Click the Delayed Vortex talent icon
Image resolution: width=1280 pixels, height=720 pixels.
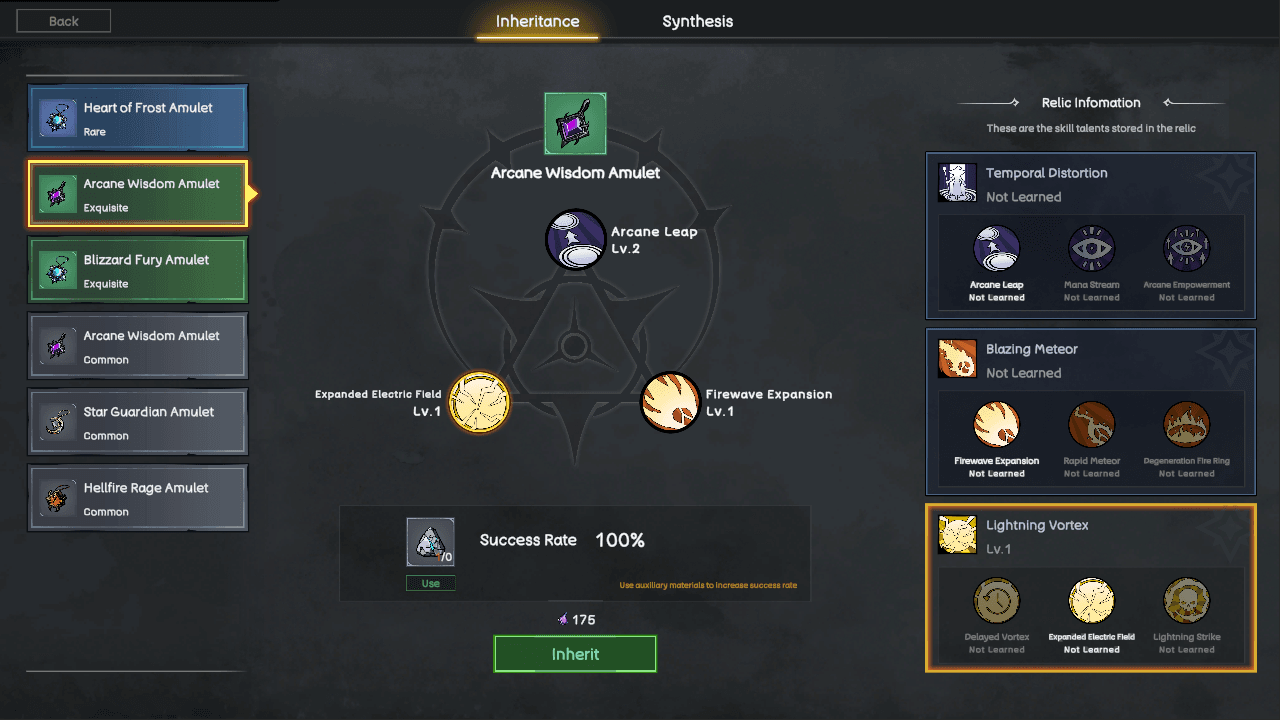coord(996,600)
